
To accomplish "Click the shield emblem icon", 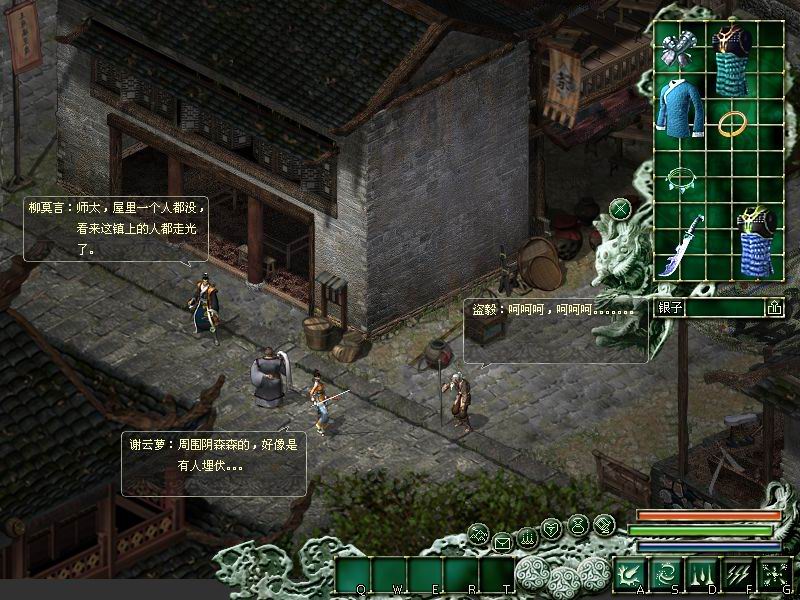I will (x=552, y=528).
